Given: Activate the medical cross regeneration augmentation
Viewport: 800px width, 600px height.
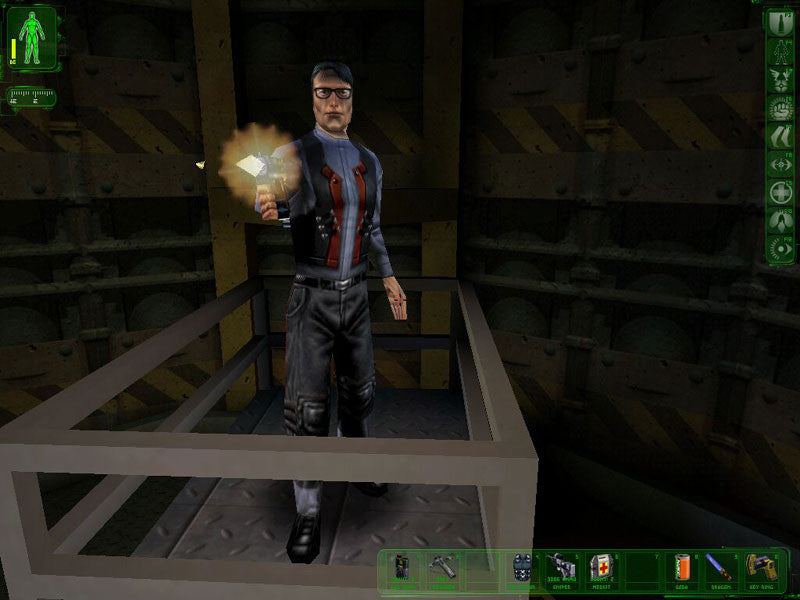Looking at the screenshot, I should (780, 191).
